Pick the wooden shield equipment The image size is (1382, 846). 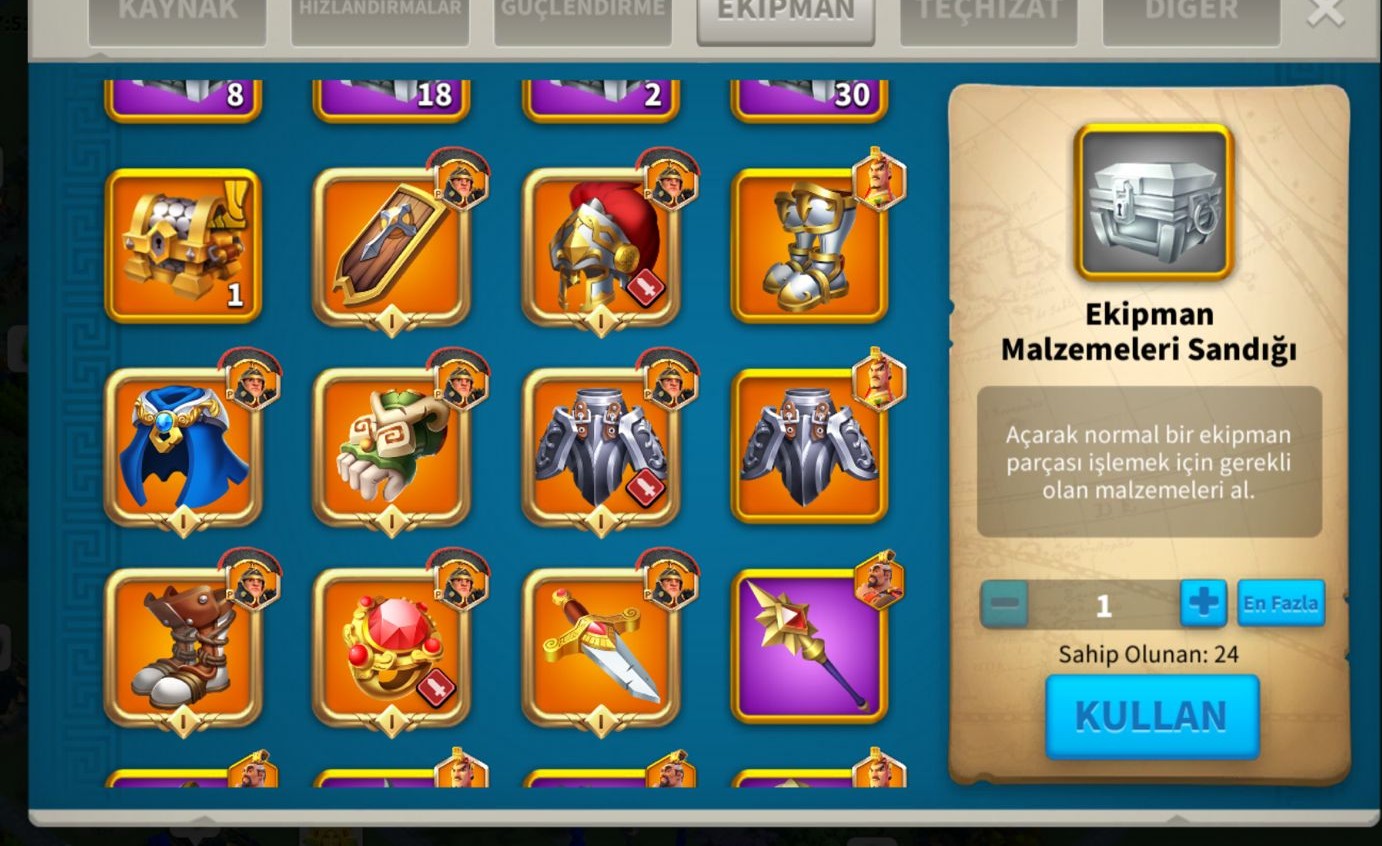391,246
